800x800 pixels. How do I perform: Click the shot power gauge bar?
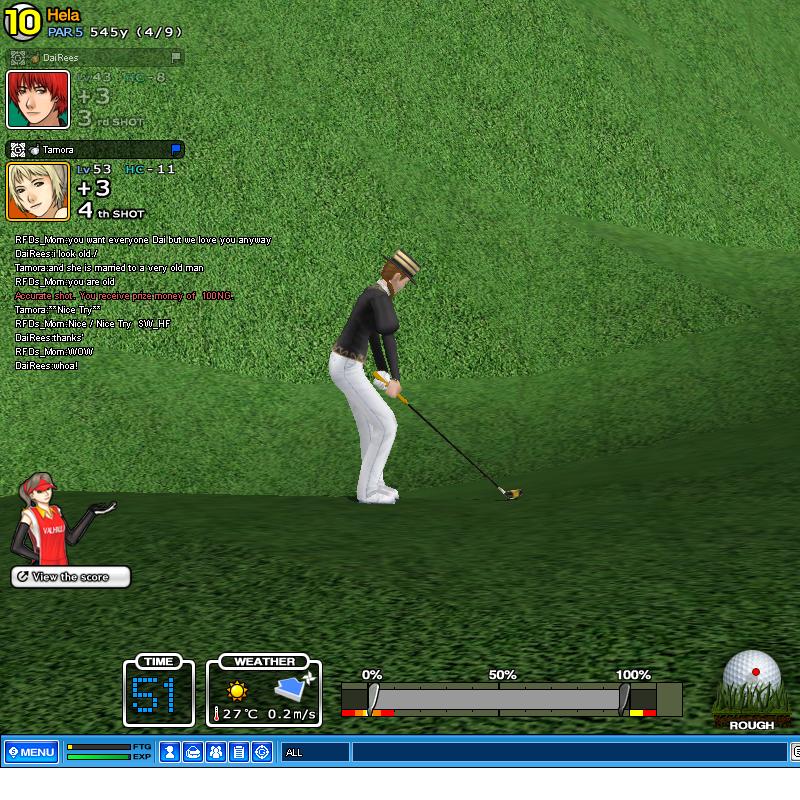point(498,698)
